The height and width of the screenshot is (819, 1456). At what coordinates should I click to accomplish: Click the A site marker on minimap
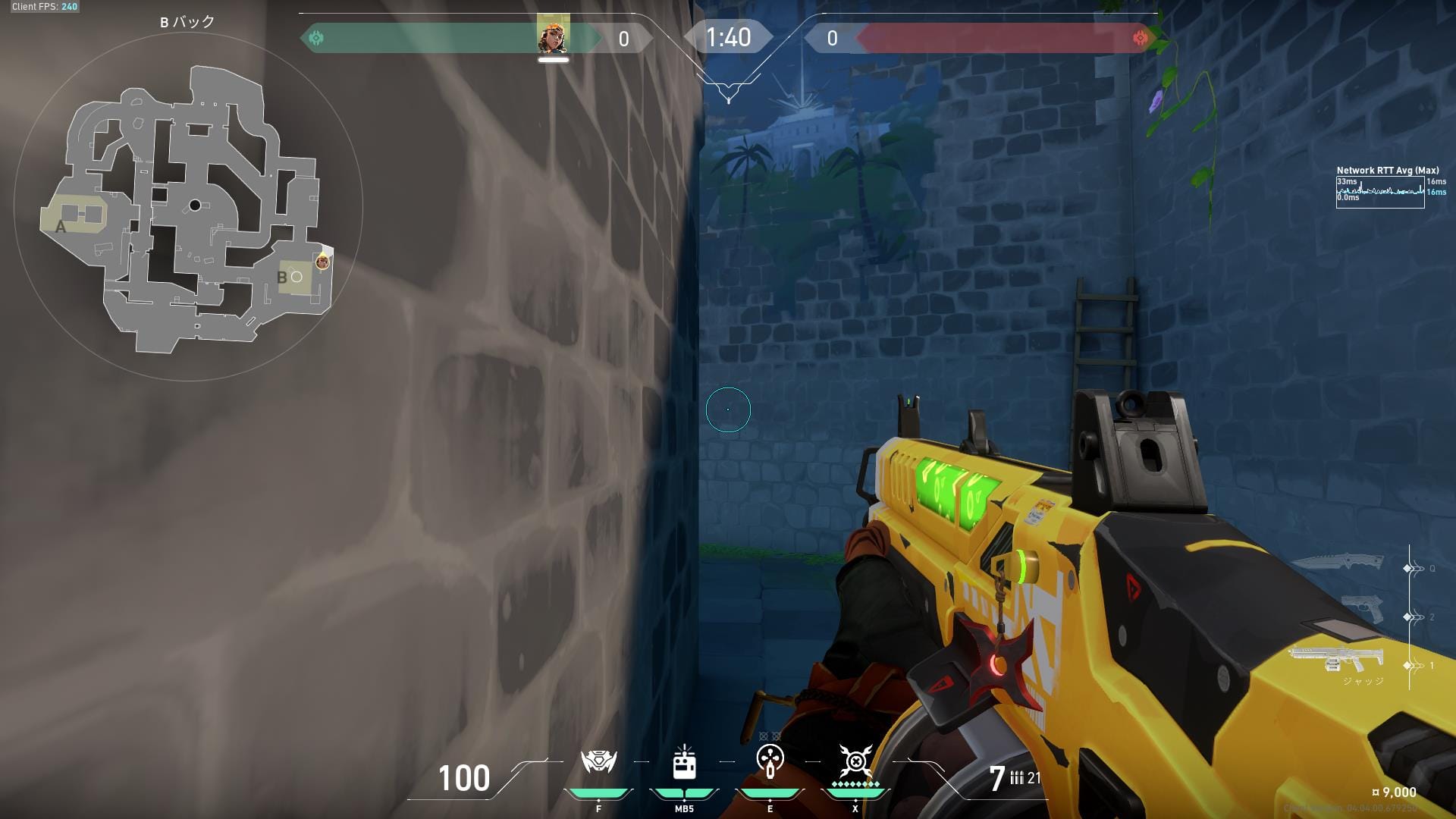[x=61, y=226]
